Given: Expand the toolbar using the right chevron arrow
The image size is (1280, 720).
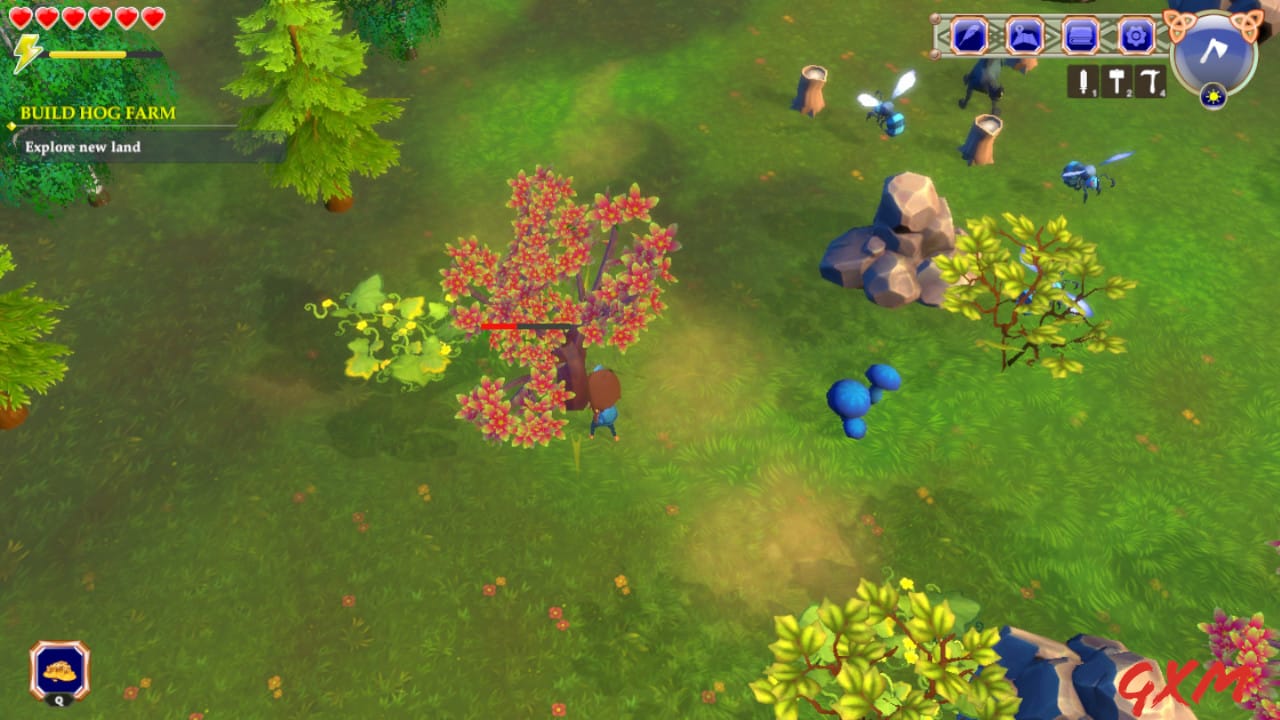Looking at the screenshot, I should 1163,36.
